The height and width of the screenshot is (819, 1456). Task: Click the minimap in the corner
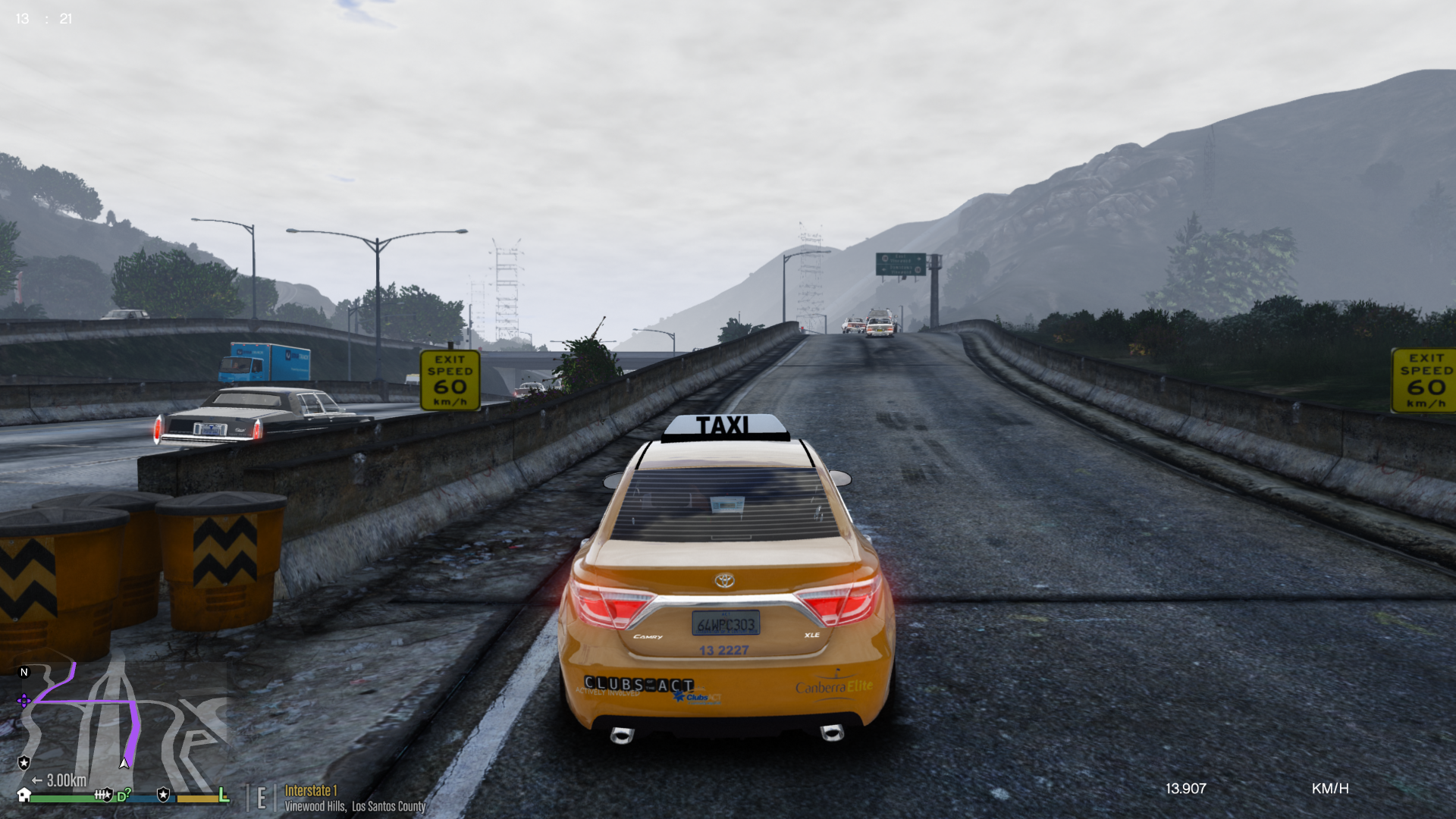pyautogui.click(x=121, y=726)
